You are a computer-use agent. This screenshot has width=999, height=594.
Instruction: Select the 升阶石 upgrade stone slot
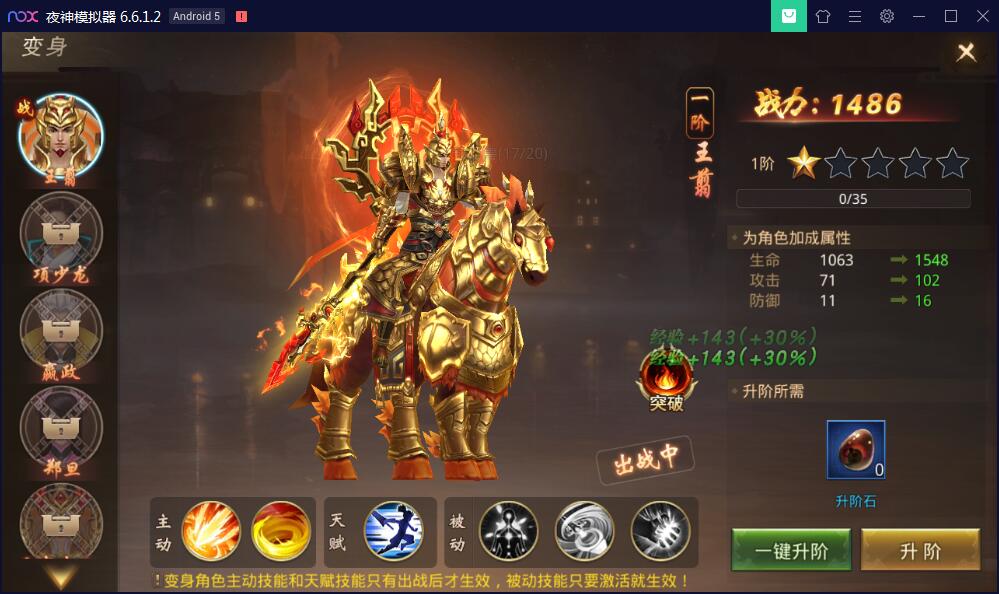point(856,450)
